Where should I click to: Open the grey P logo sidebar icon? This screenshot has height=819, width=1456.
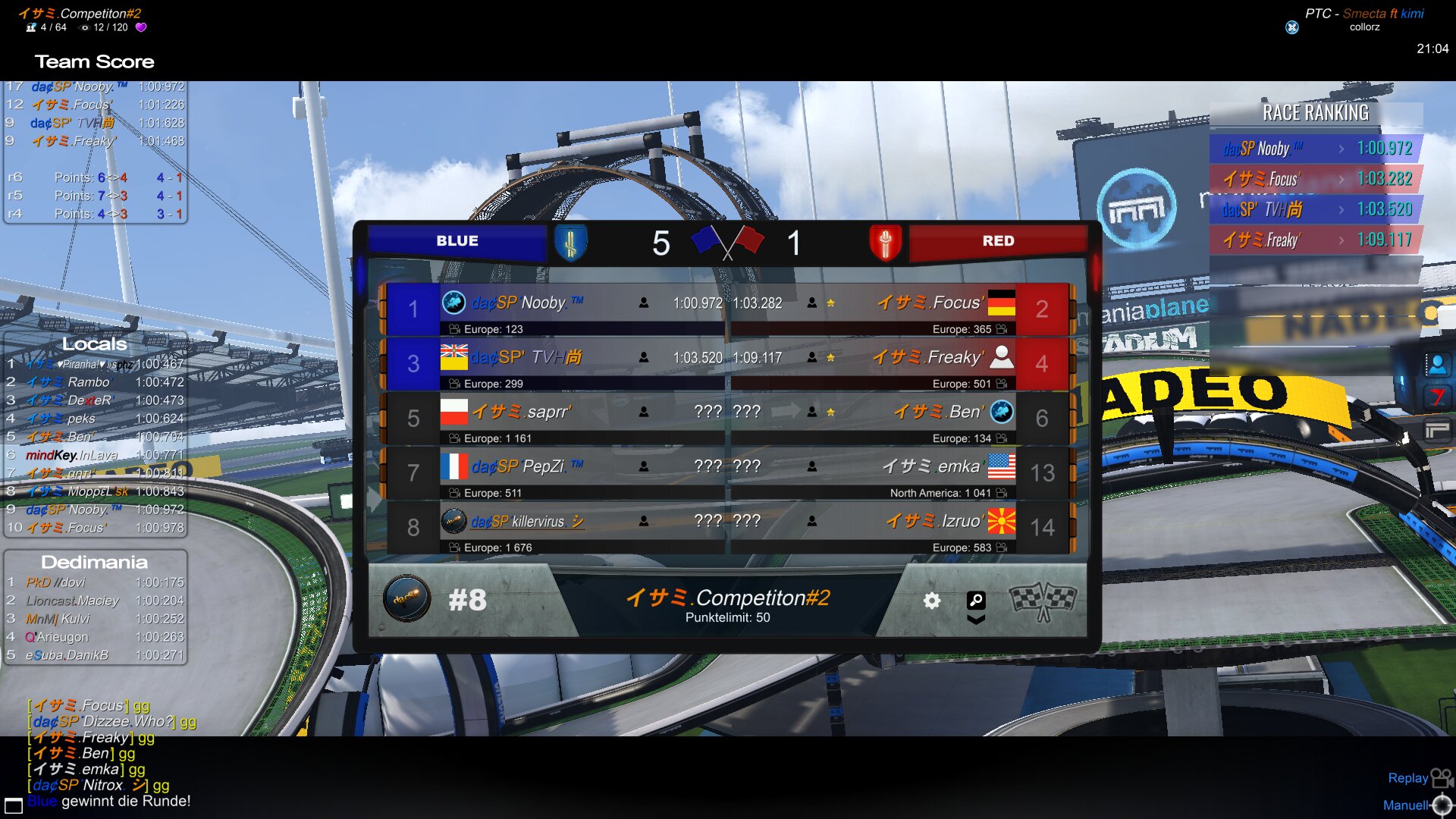pyautogui.click(x=1437, y=431)
